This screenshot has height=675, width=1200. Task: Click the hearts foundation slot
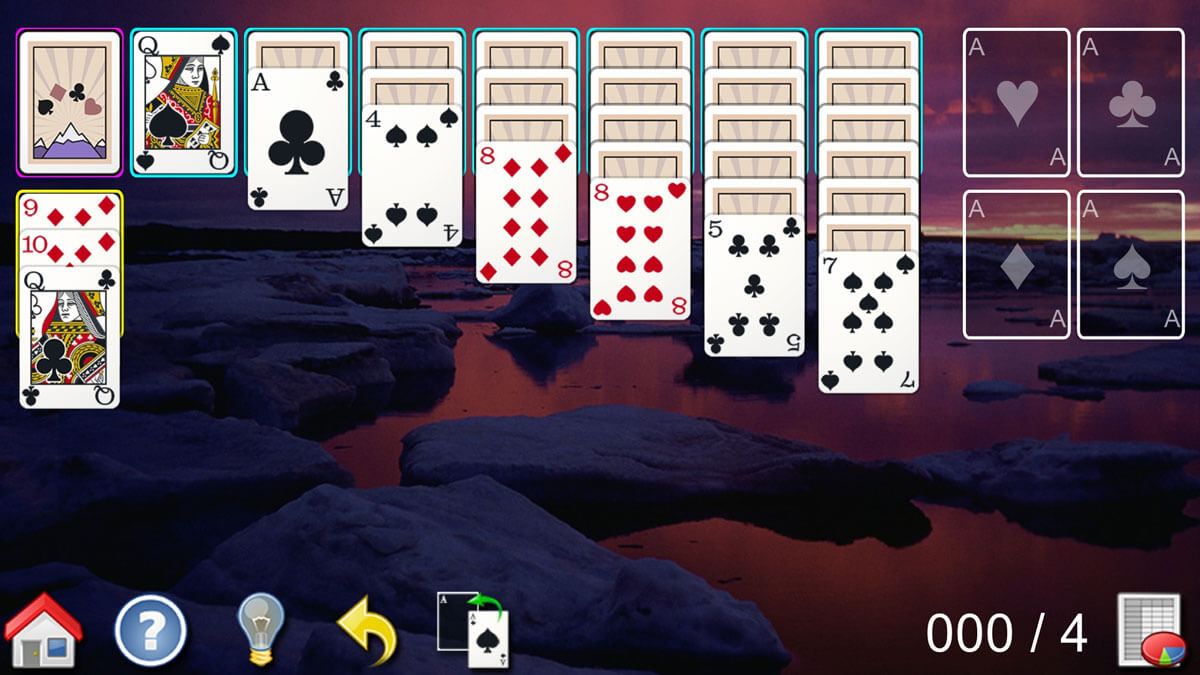point(1016,102)
